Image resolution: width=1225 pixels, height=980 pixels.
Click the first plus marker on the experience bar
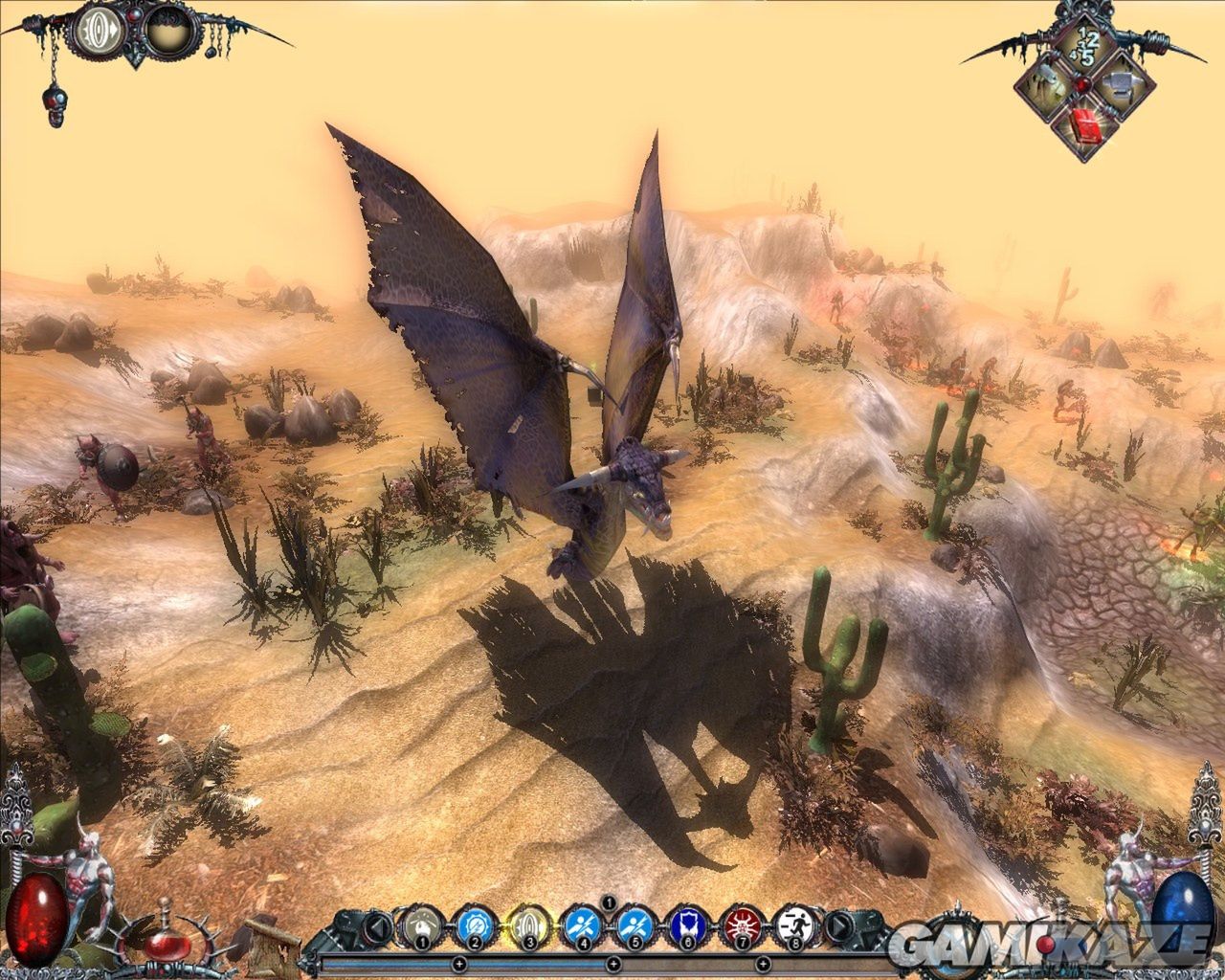pyautogui.click(x=458, y=963)
